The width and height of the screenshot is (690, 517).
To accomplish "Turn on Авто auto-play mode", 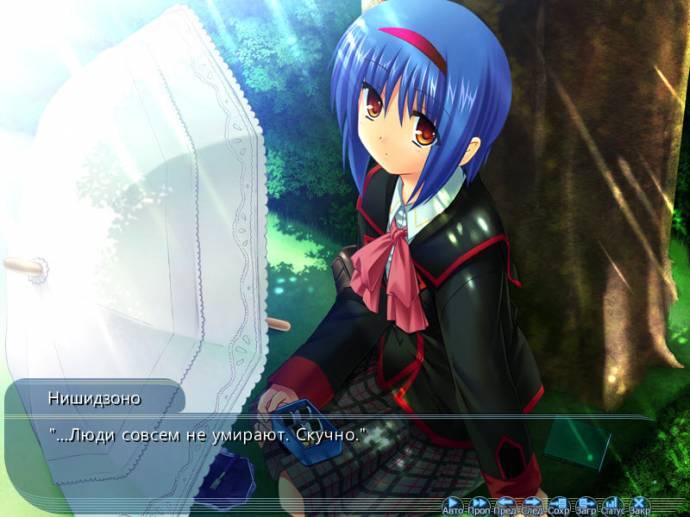I will [x=453, y=505].
